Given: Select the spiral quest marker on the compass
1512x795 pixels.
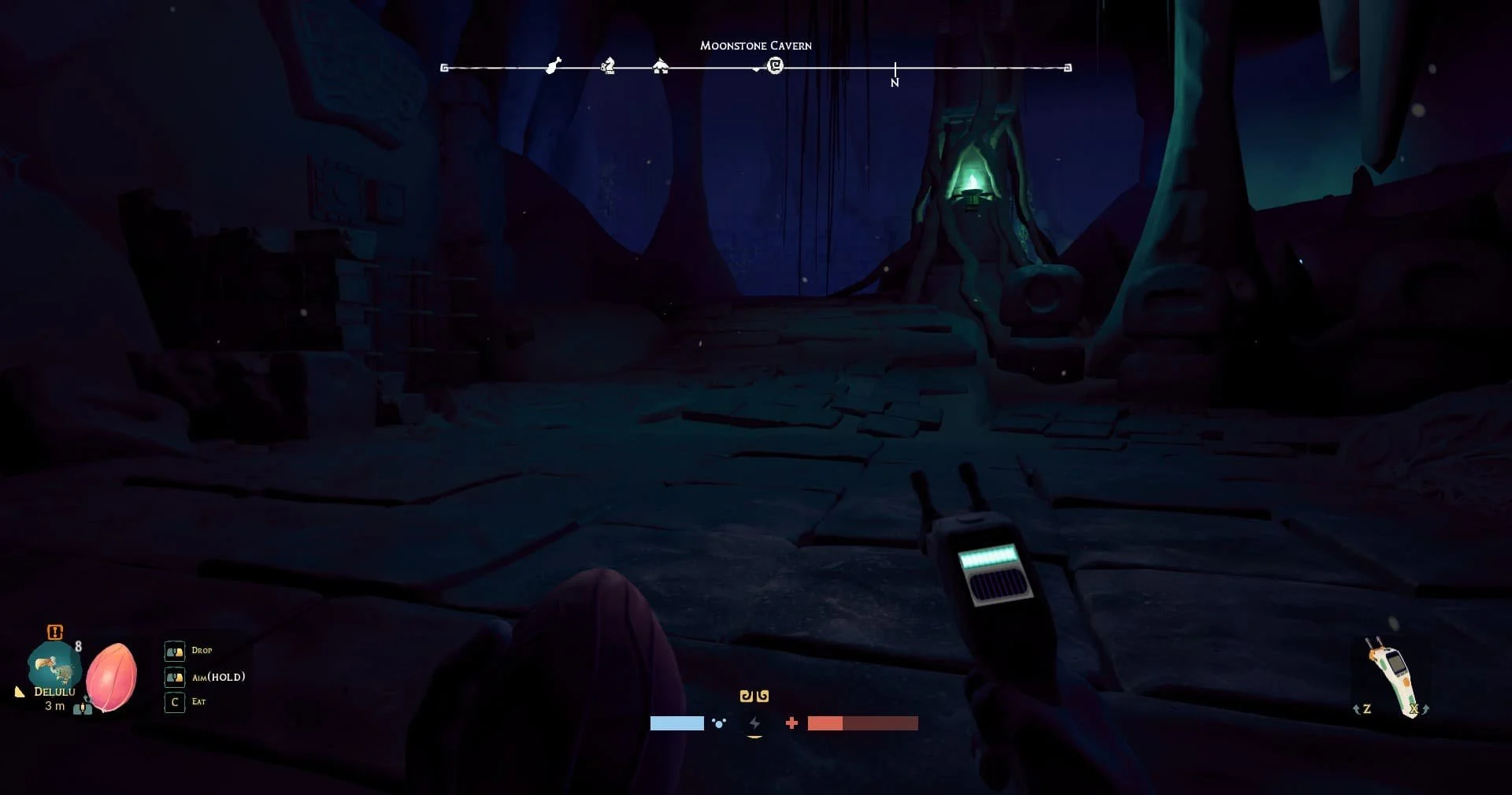Looking at the screenshot, I should pos(776,66).
